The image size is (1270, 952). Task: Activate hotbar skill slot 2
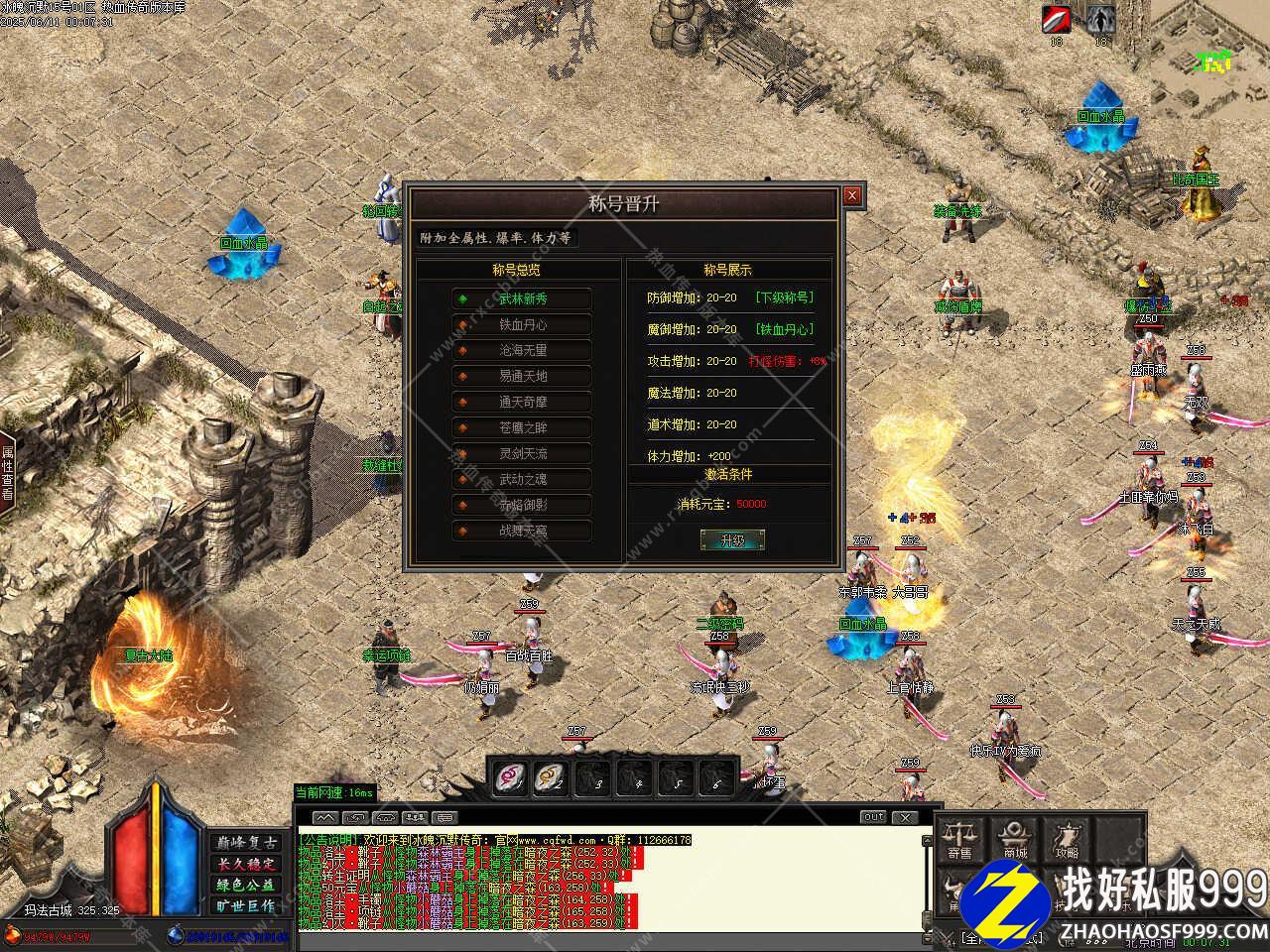[x=551, y=778]
